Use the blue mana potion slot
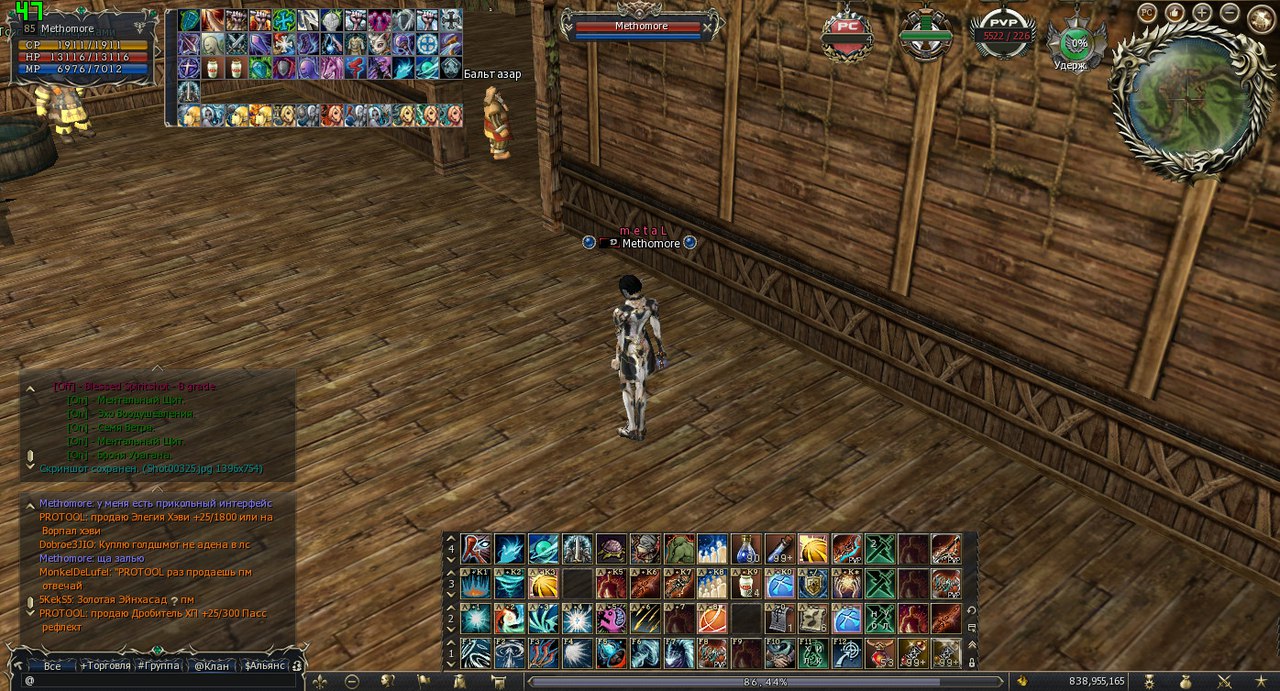The image size is (1280, 691). 745,549
